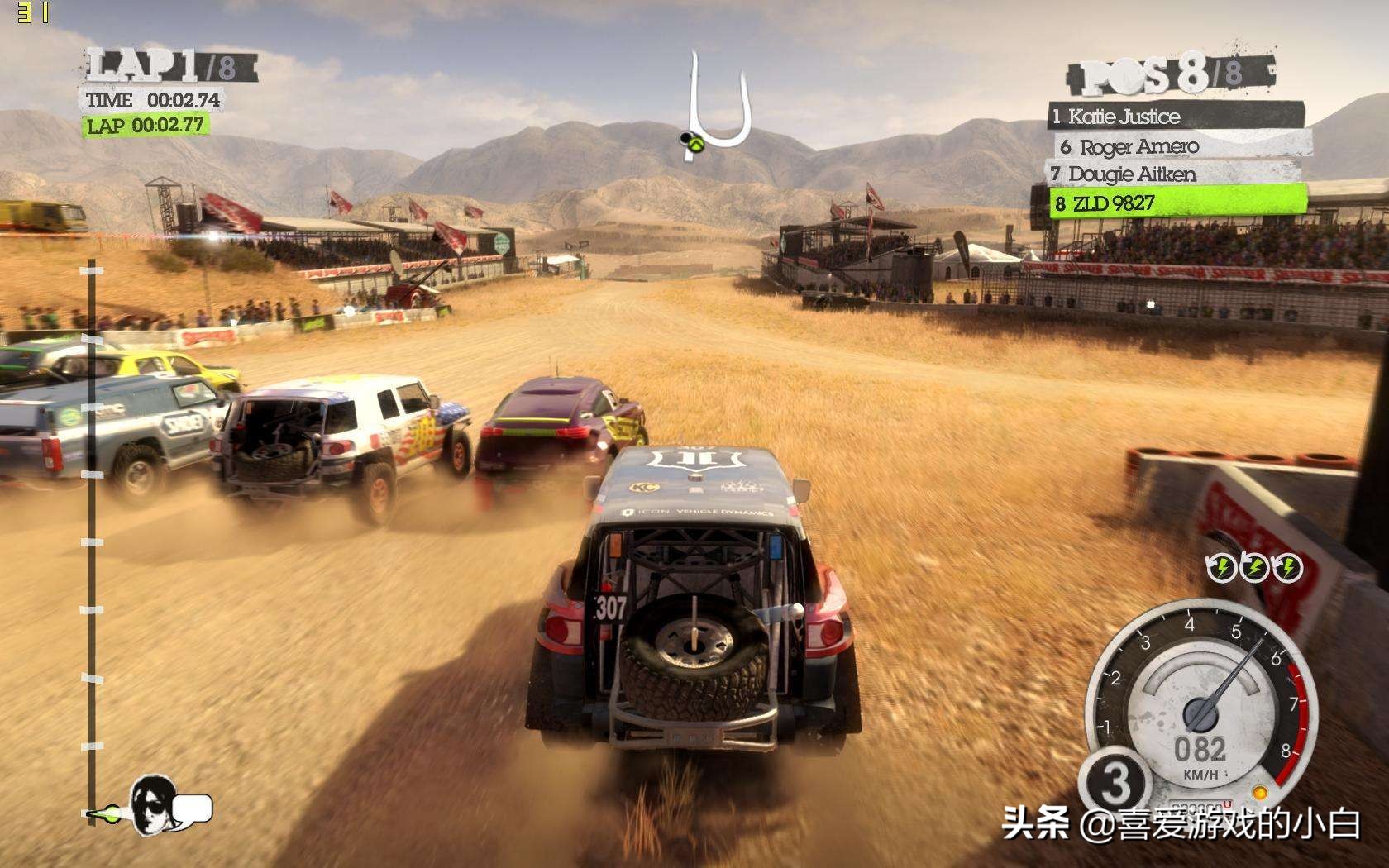1389x868 pixels.
Task: Click Dougie Aitken's position entry
Action: point(1172,174)
